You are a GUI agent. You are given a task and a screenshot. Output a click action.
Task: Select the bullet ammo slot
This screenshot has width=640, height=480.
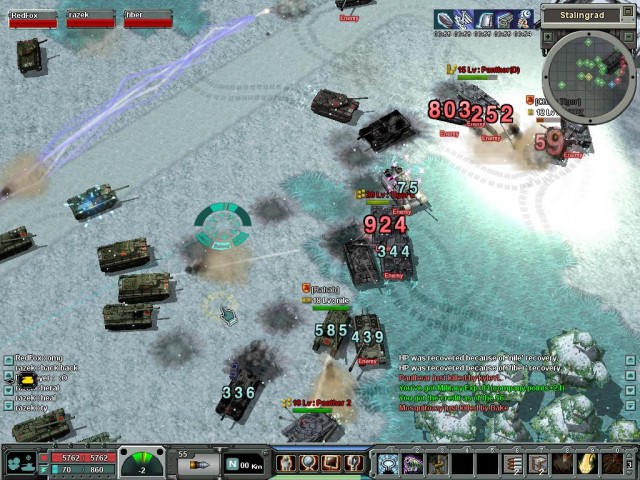tap(201, 465)
